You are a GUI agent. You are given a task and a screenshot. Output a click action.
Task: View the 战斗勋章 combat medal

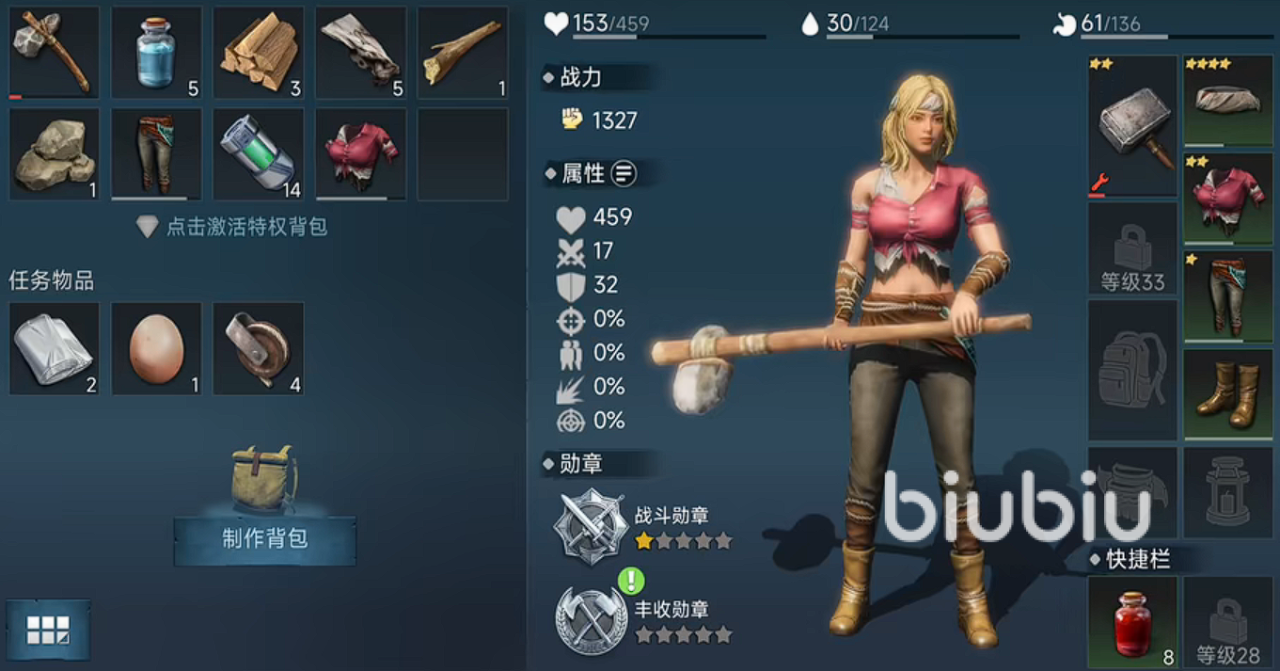click(x=592, y=527)
